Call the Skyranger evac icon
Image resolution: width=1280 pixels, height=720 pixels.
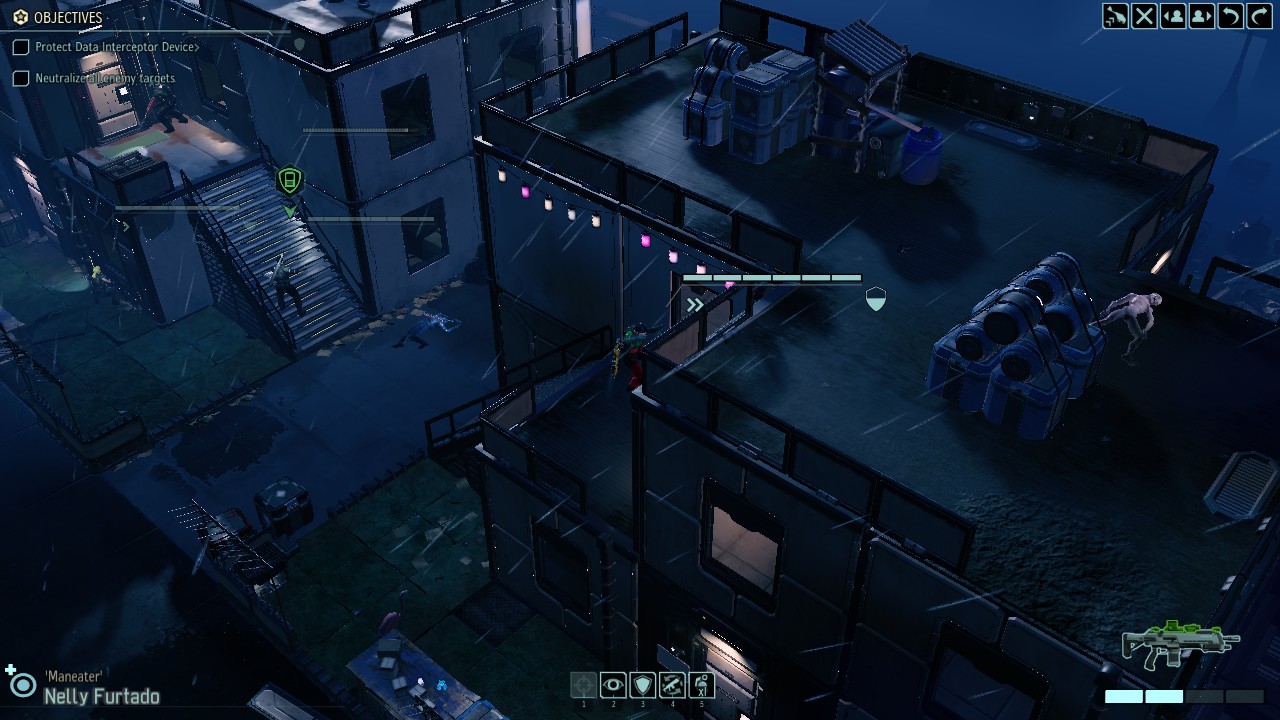click(1115, 16)
